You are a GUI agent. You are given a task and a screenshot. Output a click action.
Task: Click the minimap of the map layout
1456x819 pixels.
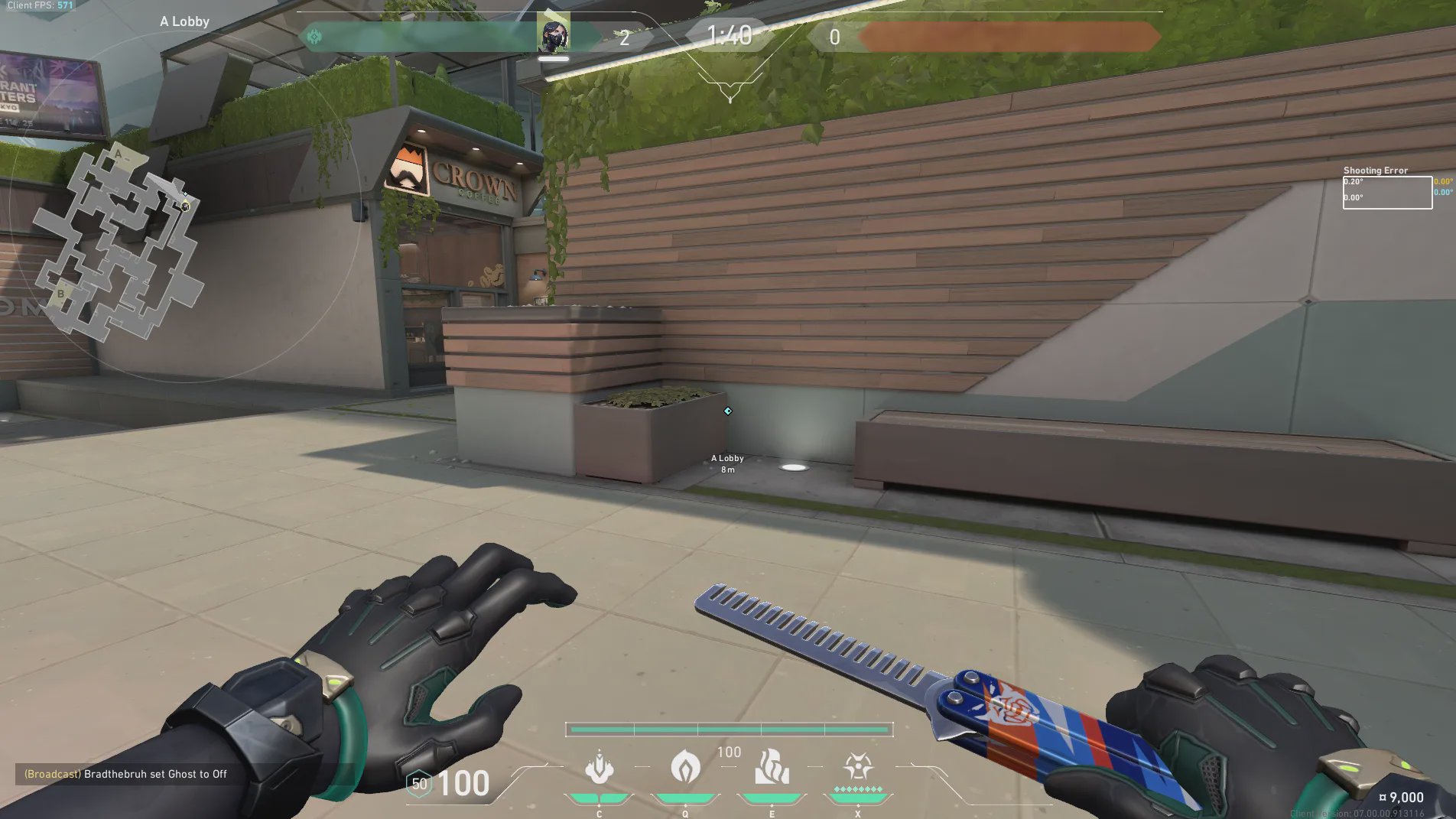(120, 242)
